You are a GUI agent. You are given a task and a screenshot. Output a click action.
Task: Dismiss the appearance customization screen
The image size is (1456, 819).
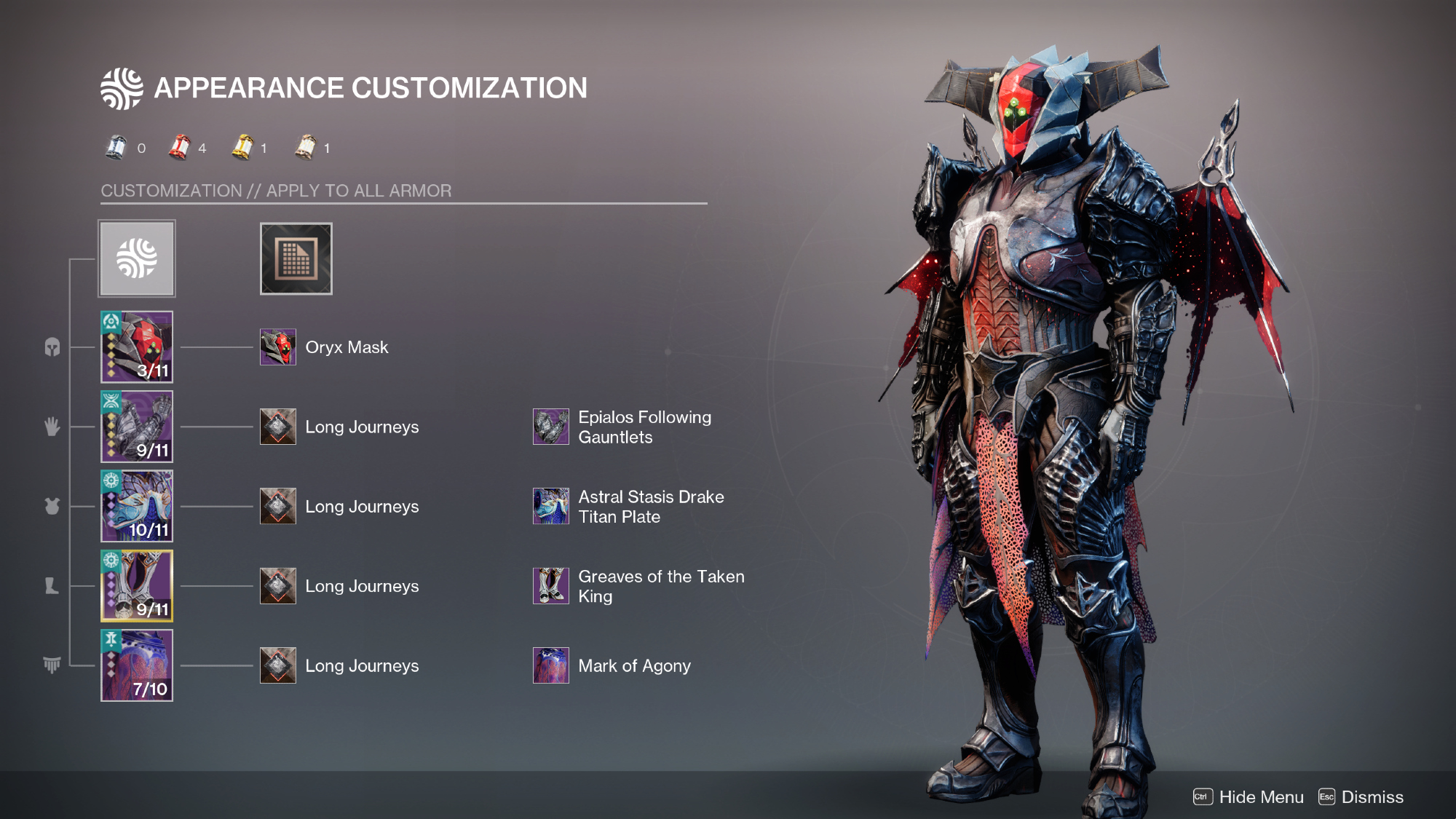1361,797
